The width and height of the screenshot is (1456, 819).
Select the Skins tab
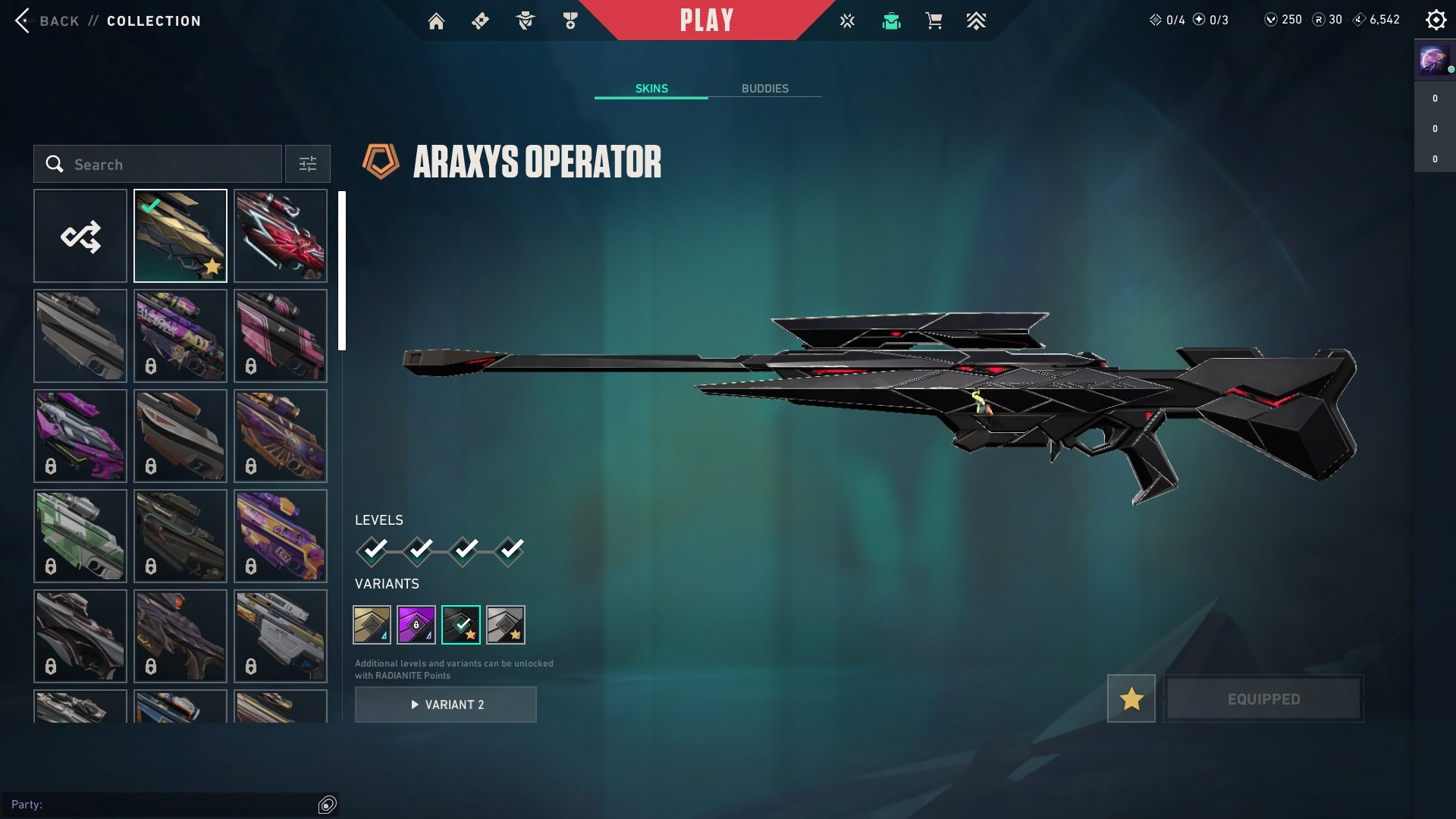tap(651, 89)
